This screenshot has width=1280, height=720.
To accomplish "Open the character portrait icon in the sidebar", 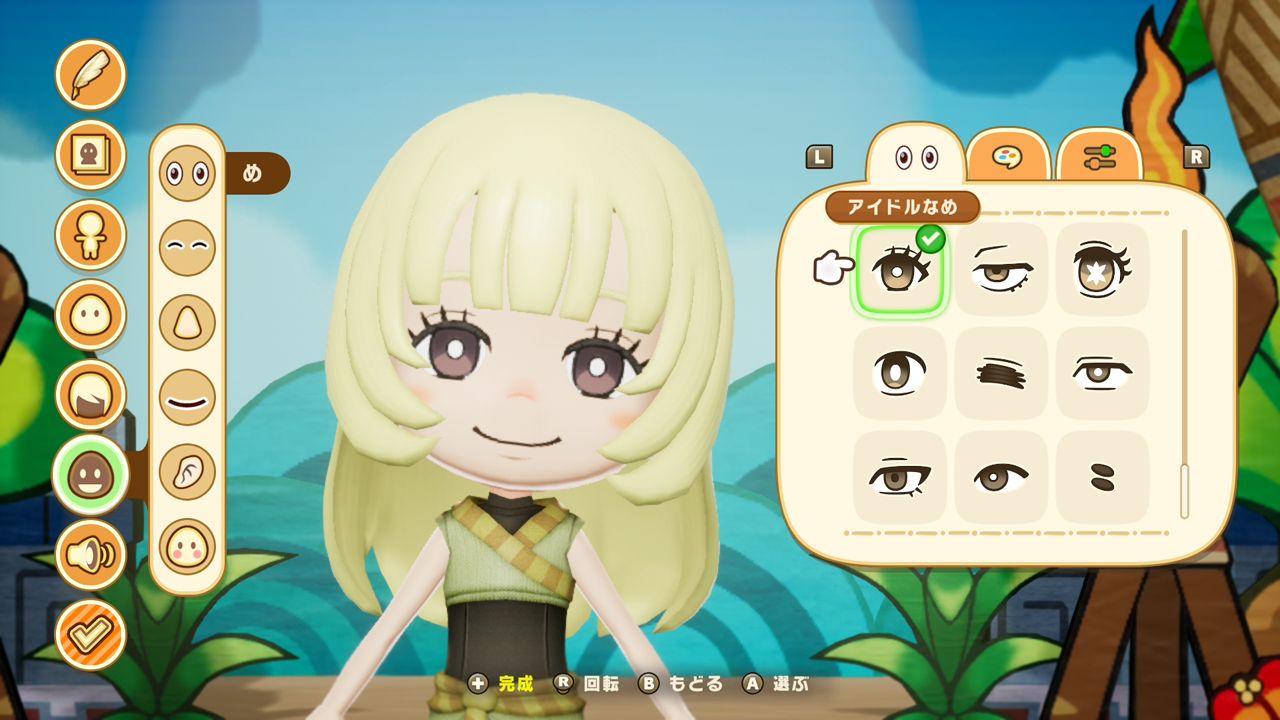I will click(x=90, y=155).
